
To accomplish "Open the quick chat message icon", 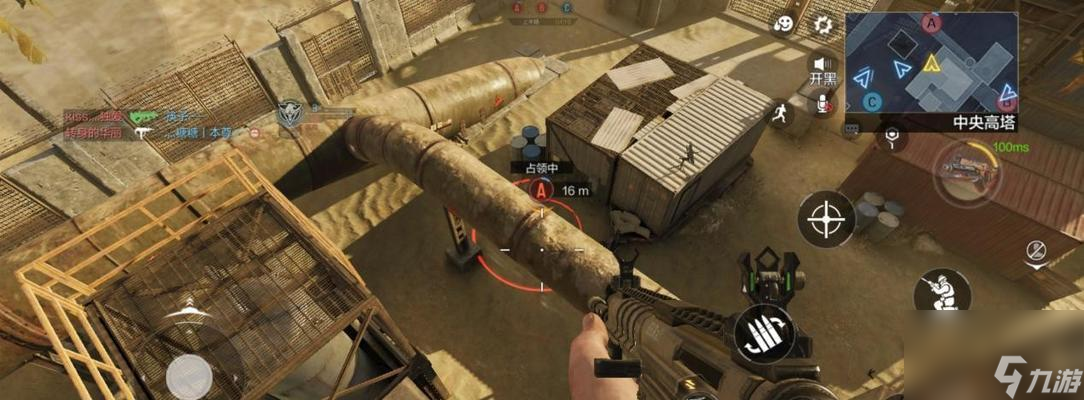I will (x=852, y=129).
